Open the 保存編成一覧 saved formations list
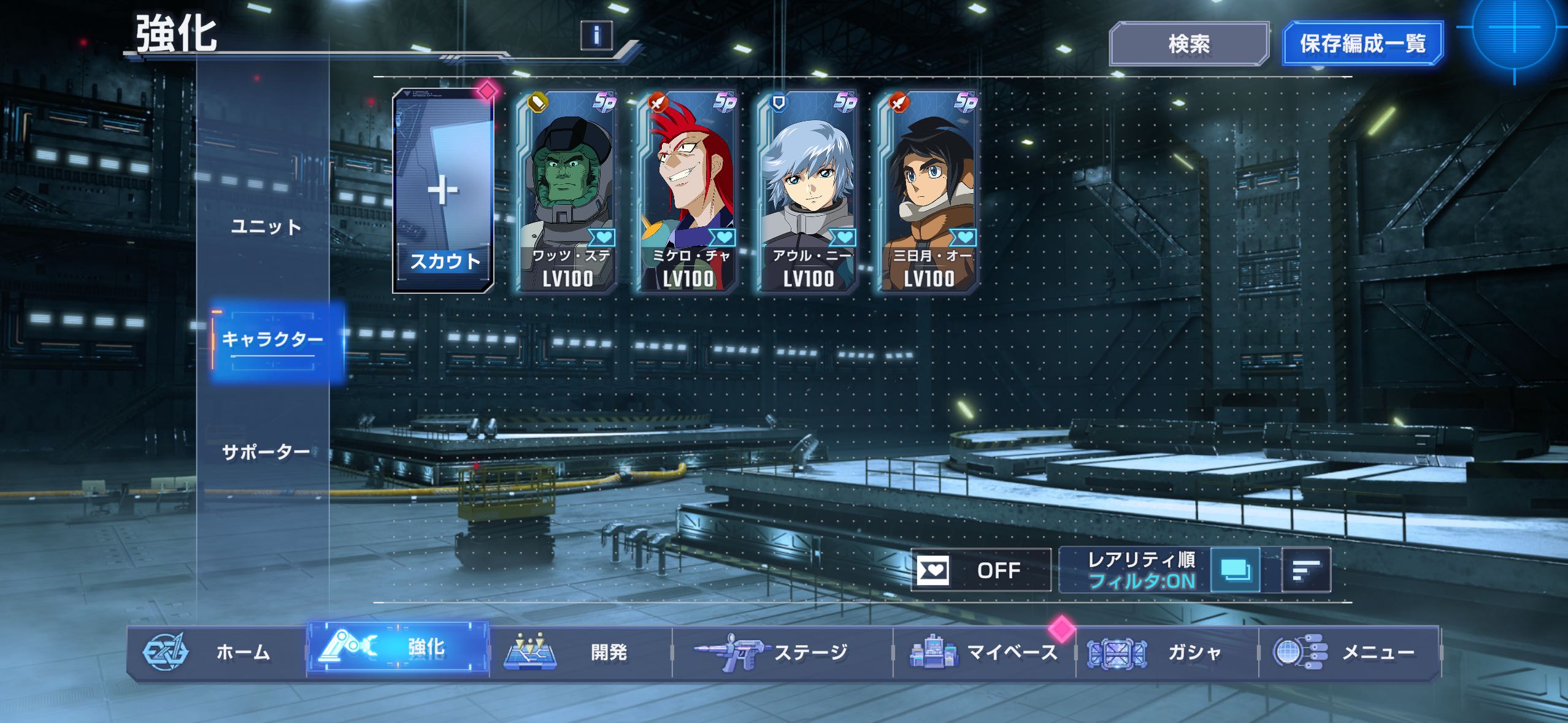This screenshot has width=1568, height=723. pyautogui.click(x=1362, y=44)
